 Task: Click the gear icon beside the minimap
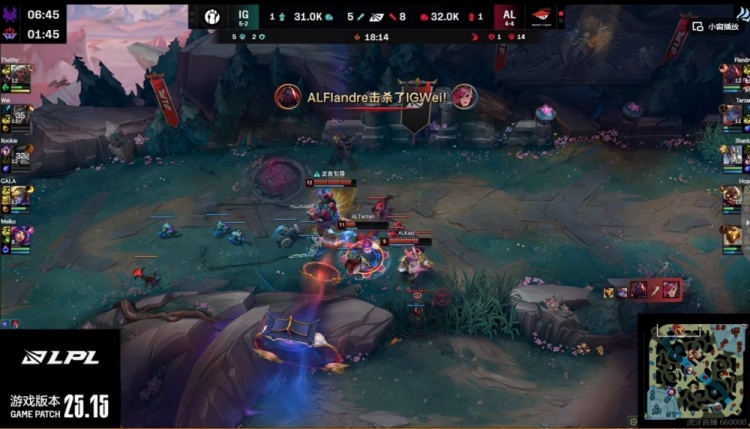[x=632, y=422]
